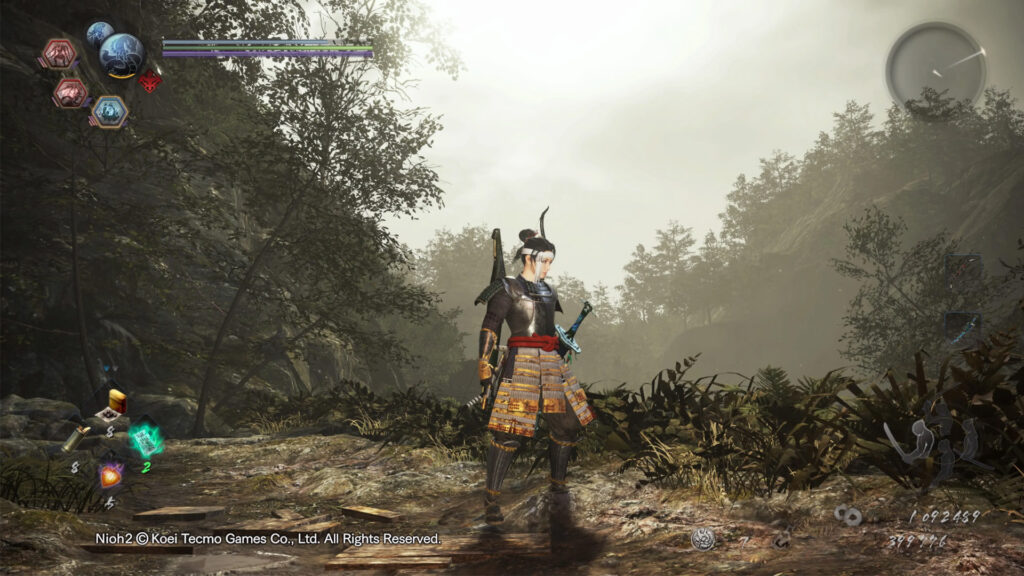Viewport: 1024px width, 576px height.
Task: Select the large guardian spirit orb
Action: click(x=121, y=54)
